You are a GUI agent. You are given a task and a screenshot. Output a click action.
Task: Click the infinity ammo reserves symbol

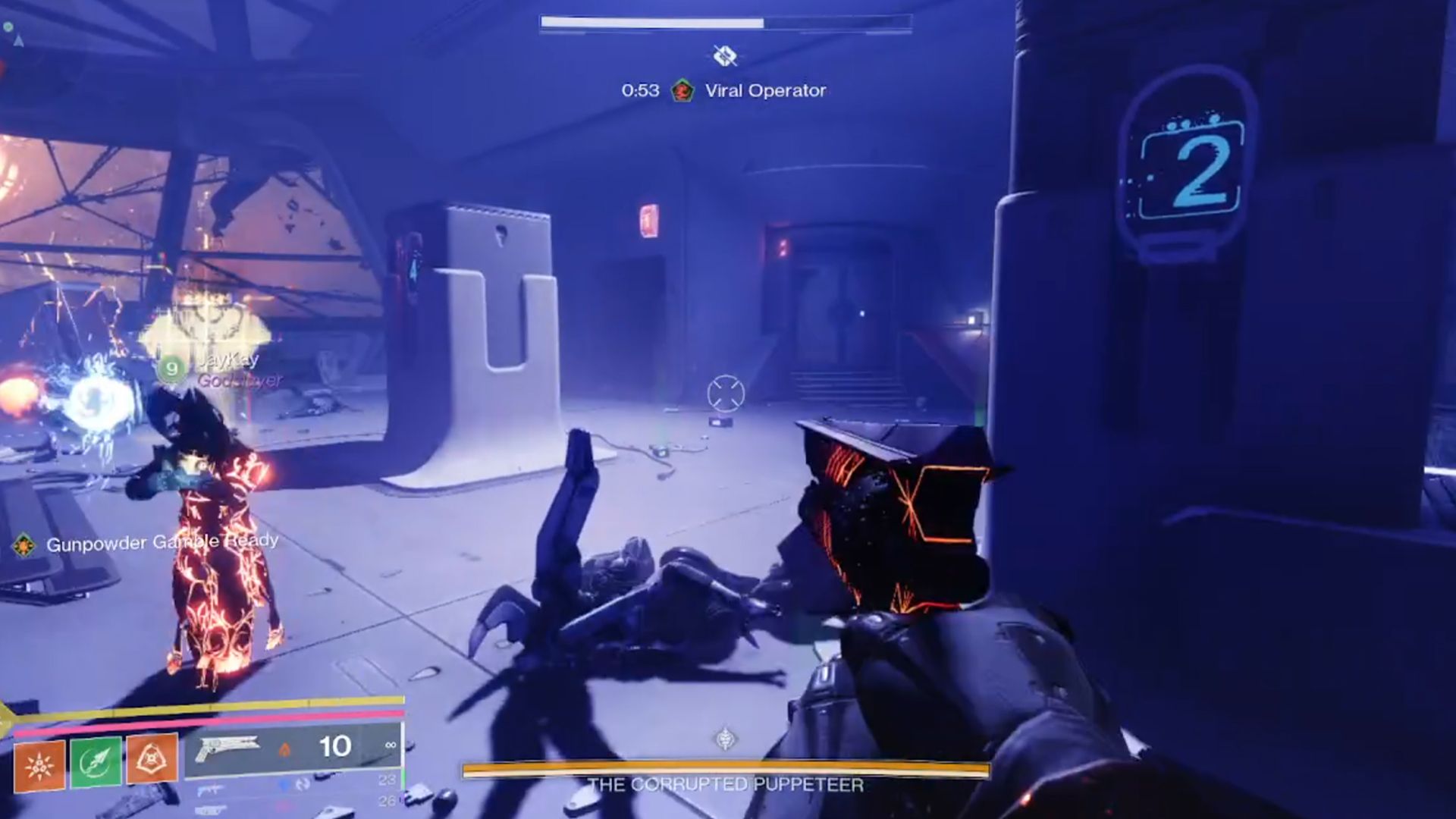click(x=391, y=744)
